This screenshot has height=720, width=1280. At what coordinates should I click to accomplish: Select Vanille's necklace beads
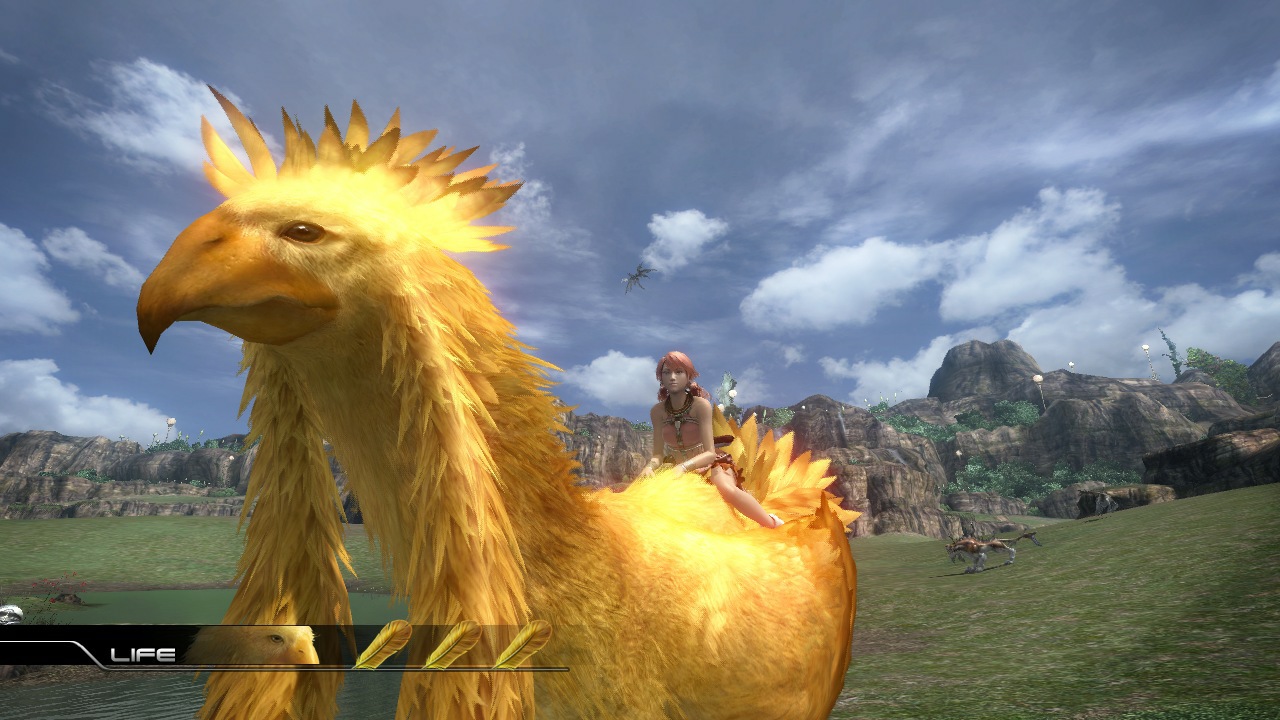677,410
